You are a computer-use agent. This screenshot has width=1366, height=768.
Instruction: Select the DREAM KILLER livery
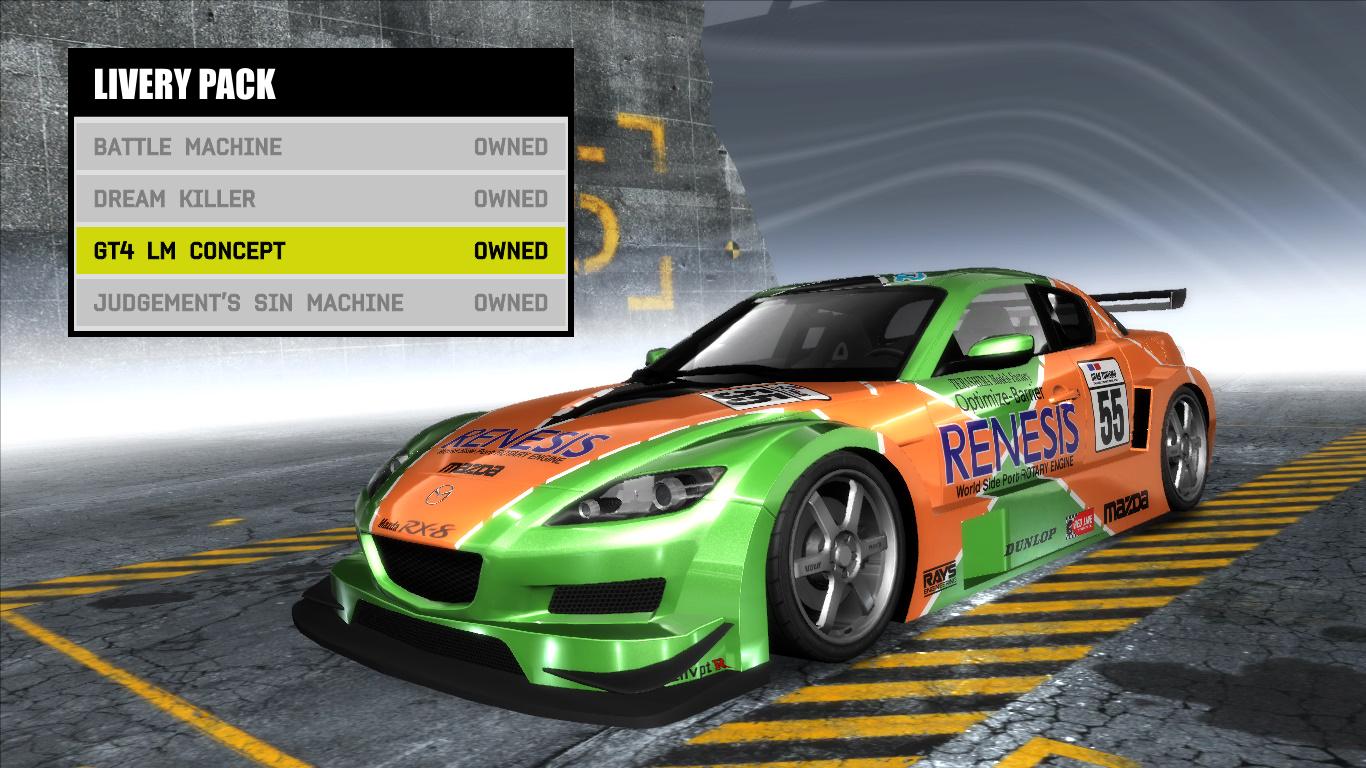(x=175, y=199)
